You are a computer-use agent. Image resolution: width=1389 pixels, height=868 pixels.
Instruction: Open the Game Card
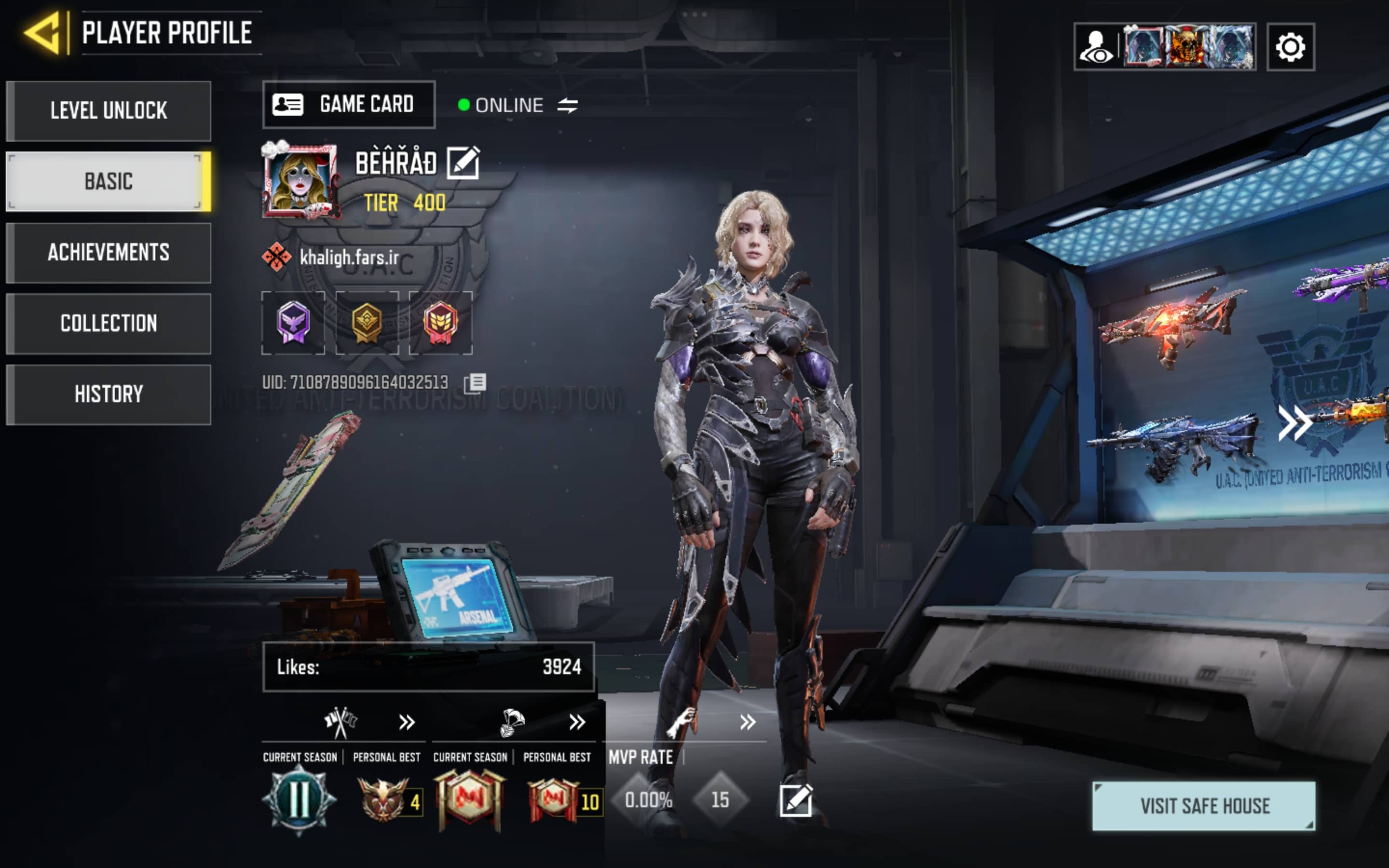pos(348,105)
